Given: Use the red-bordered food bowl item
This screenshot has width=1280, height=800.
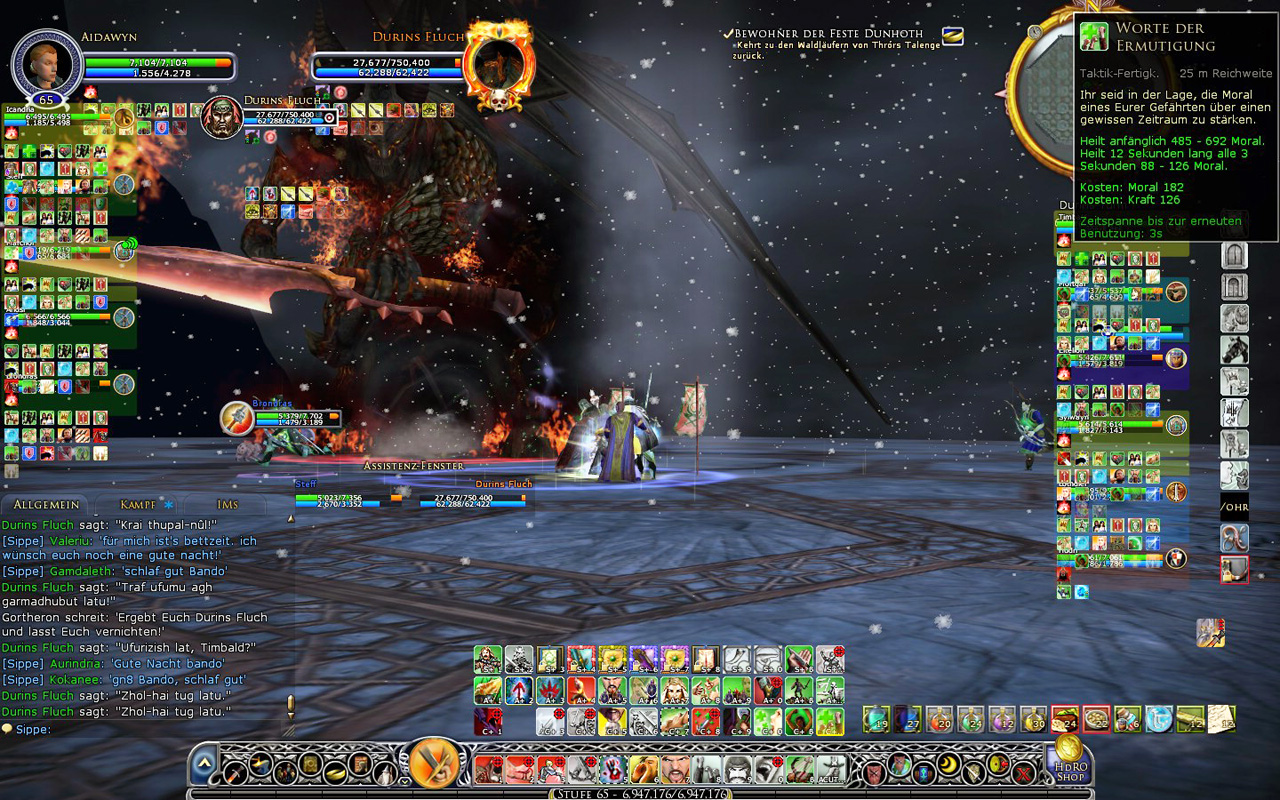Looking at the screenshot, I should 1096,719.
